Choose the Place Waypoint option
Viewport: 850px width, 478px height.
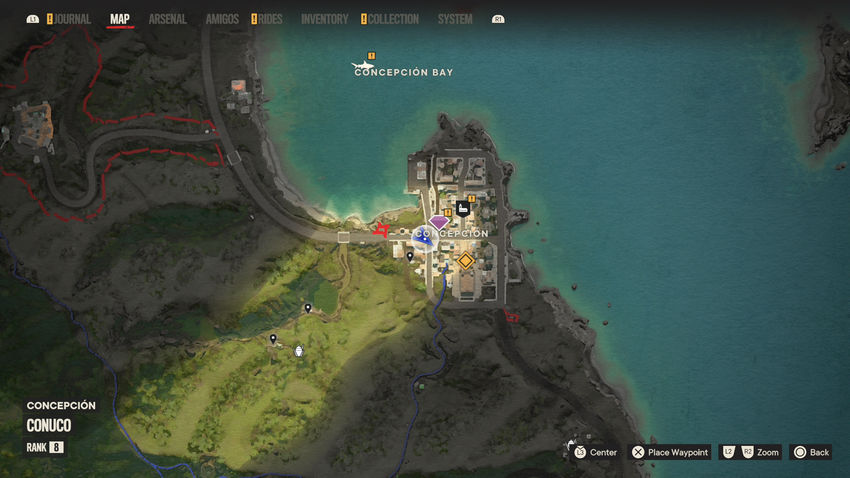point(669,452)
